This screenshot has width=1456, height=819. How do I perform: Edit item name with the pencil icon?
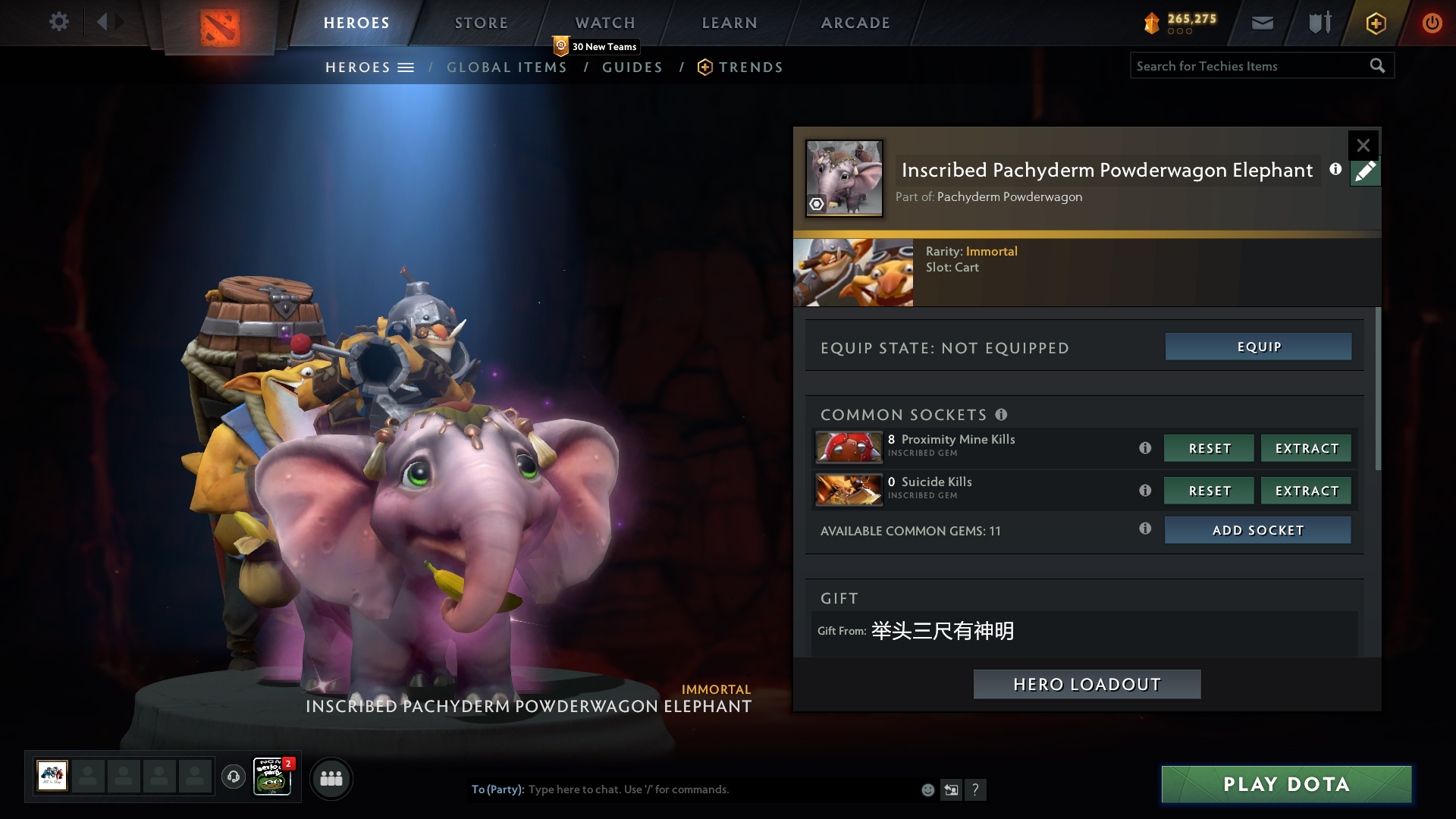pos(1365,172)
